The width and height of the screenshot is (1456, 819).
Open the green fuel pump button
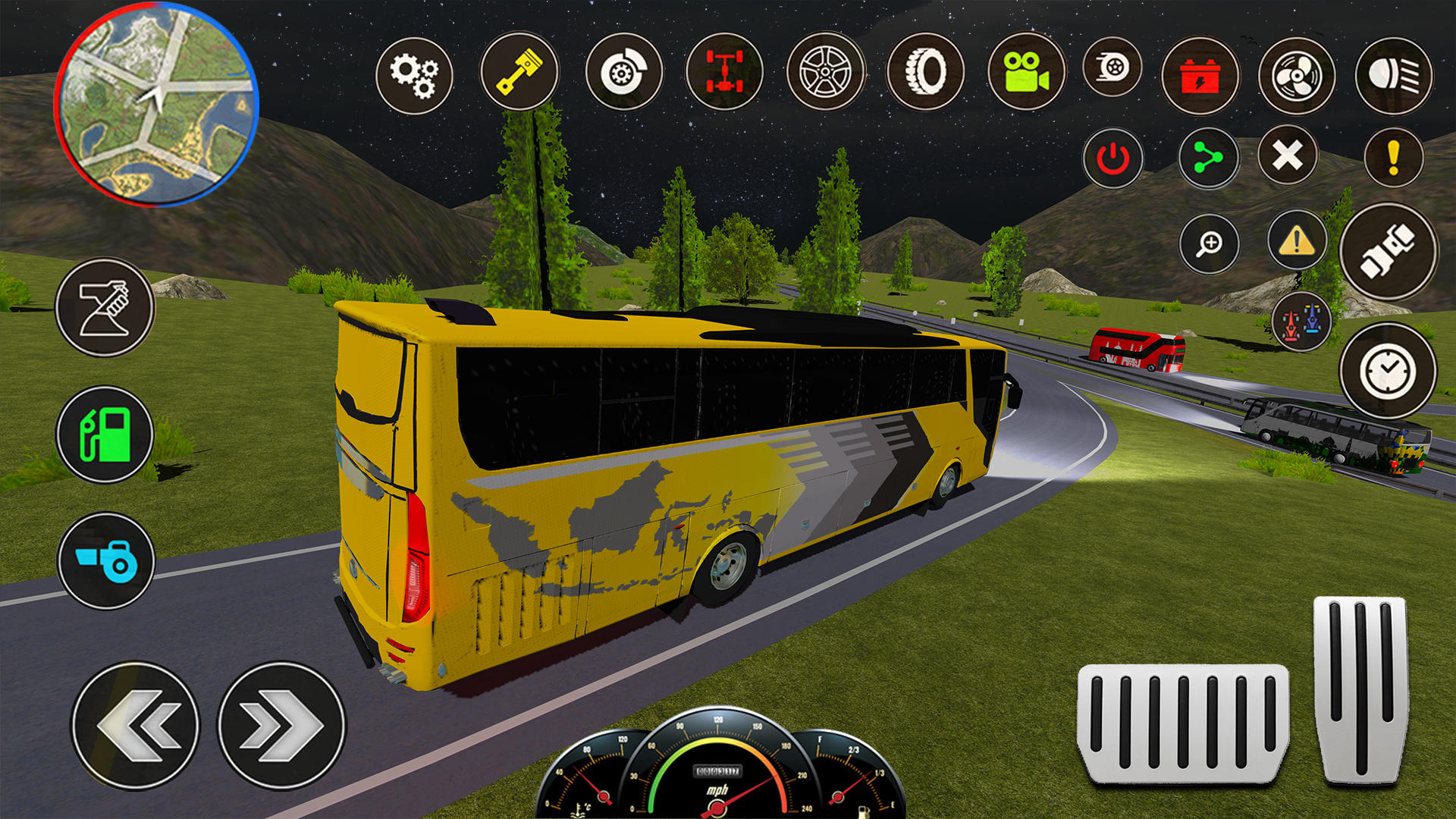pos(105,435)
